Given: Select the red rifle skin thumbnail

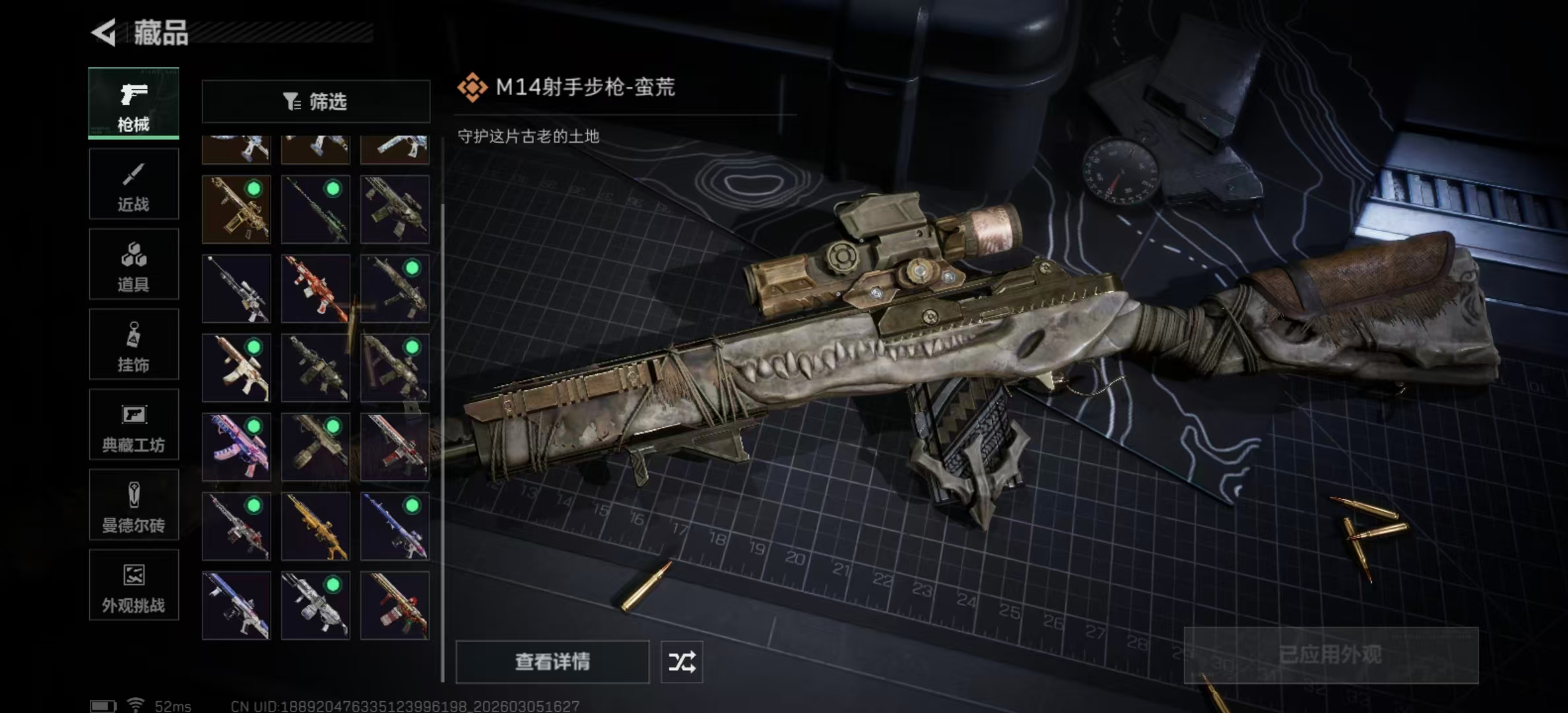Looking at the screenshot, I should [315, 287].
